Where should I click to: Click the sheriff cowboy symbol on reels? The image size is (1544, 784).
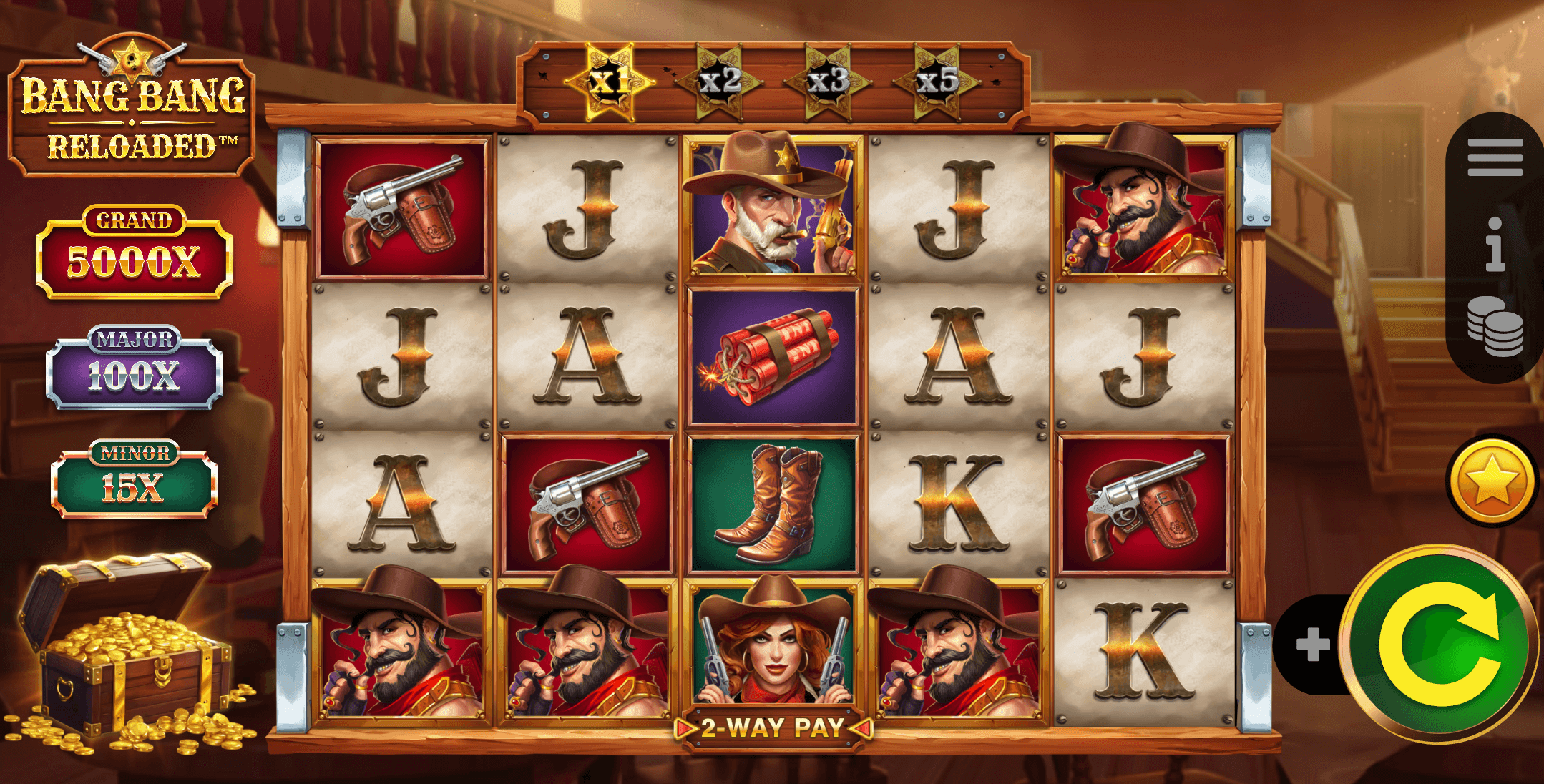(x=771, y=207)
